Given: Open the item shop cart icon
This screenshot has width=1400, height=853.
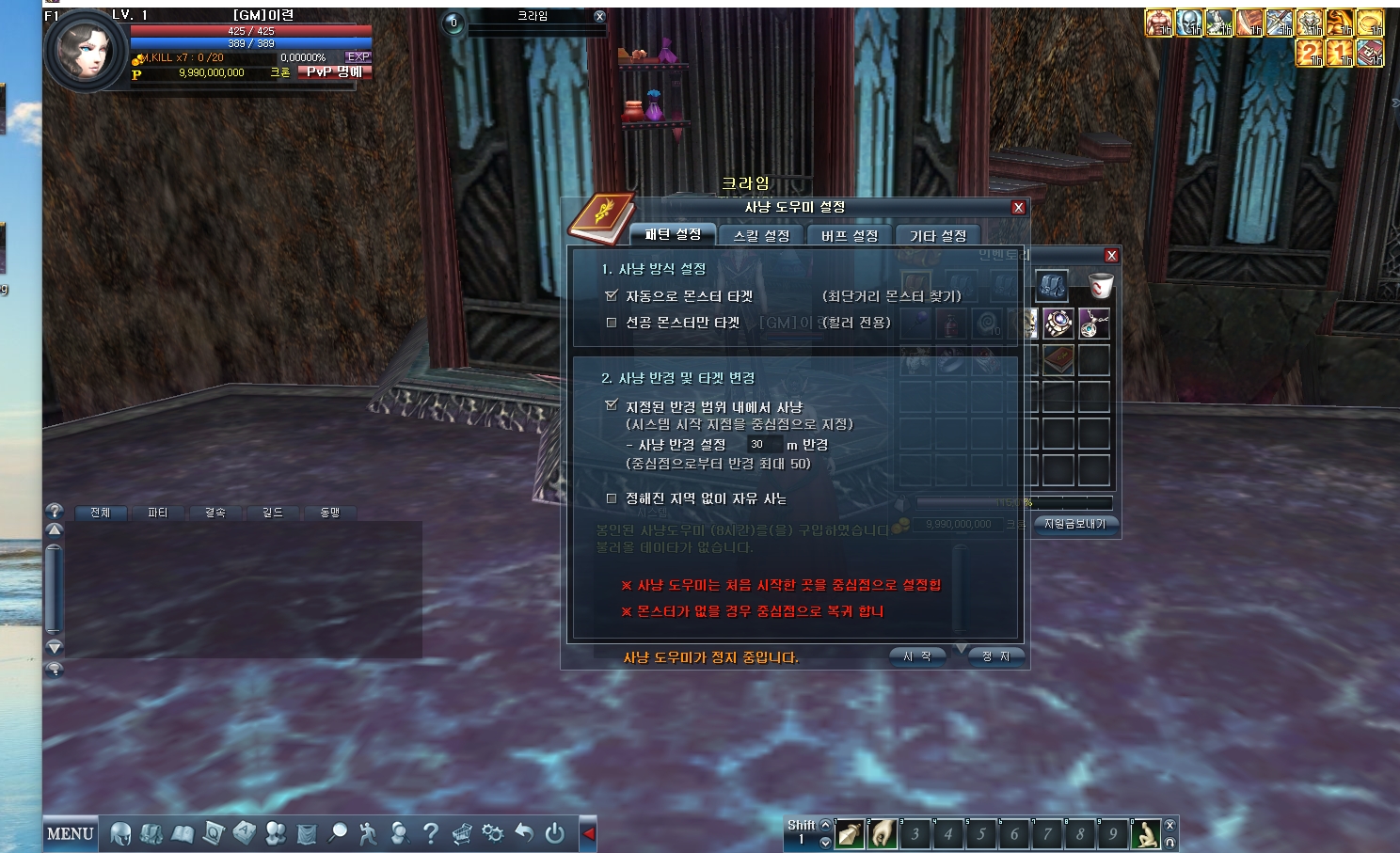Looking at the screenshot, I should click(461, 832).
